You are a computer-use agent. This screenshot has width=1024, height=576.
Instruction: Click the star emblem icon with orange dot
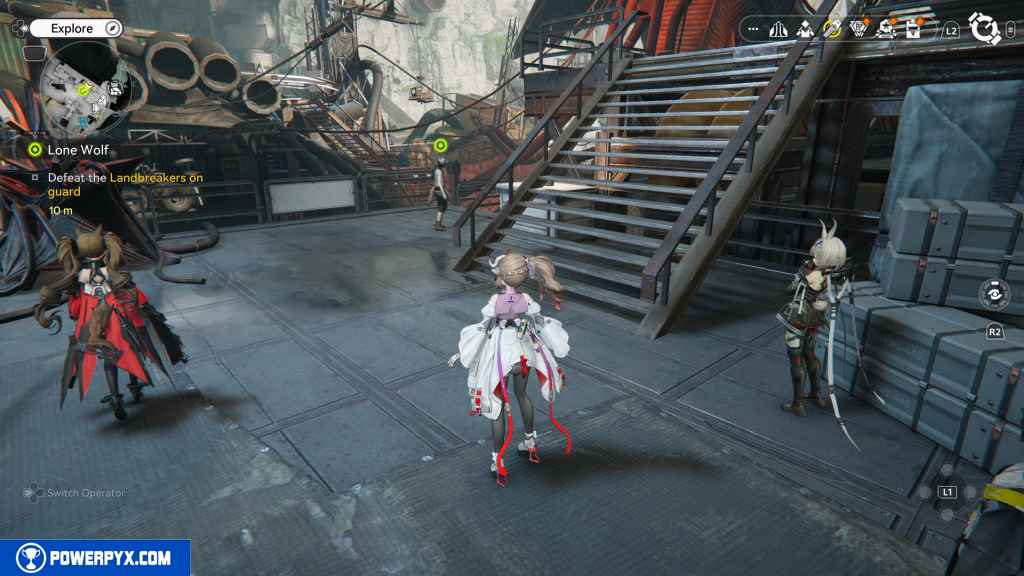tap(885, 29)
